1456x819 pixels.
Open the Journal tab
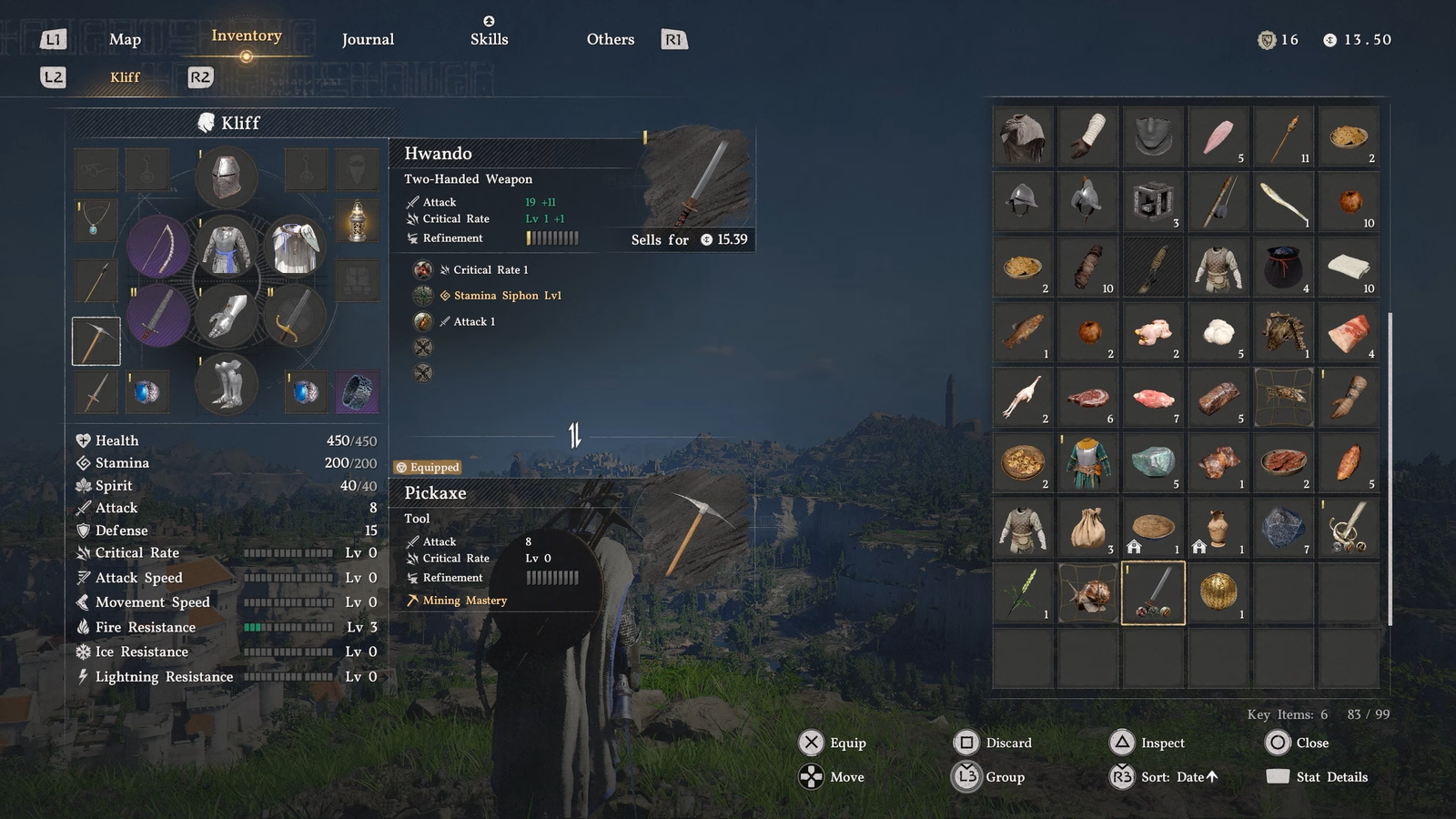368,39
